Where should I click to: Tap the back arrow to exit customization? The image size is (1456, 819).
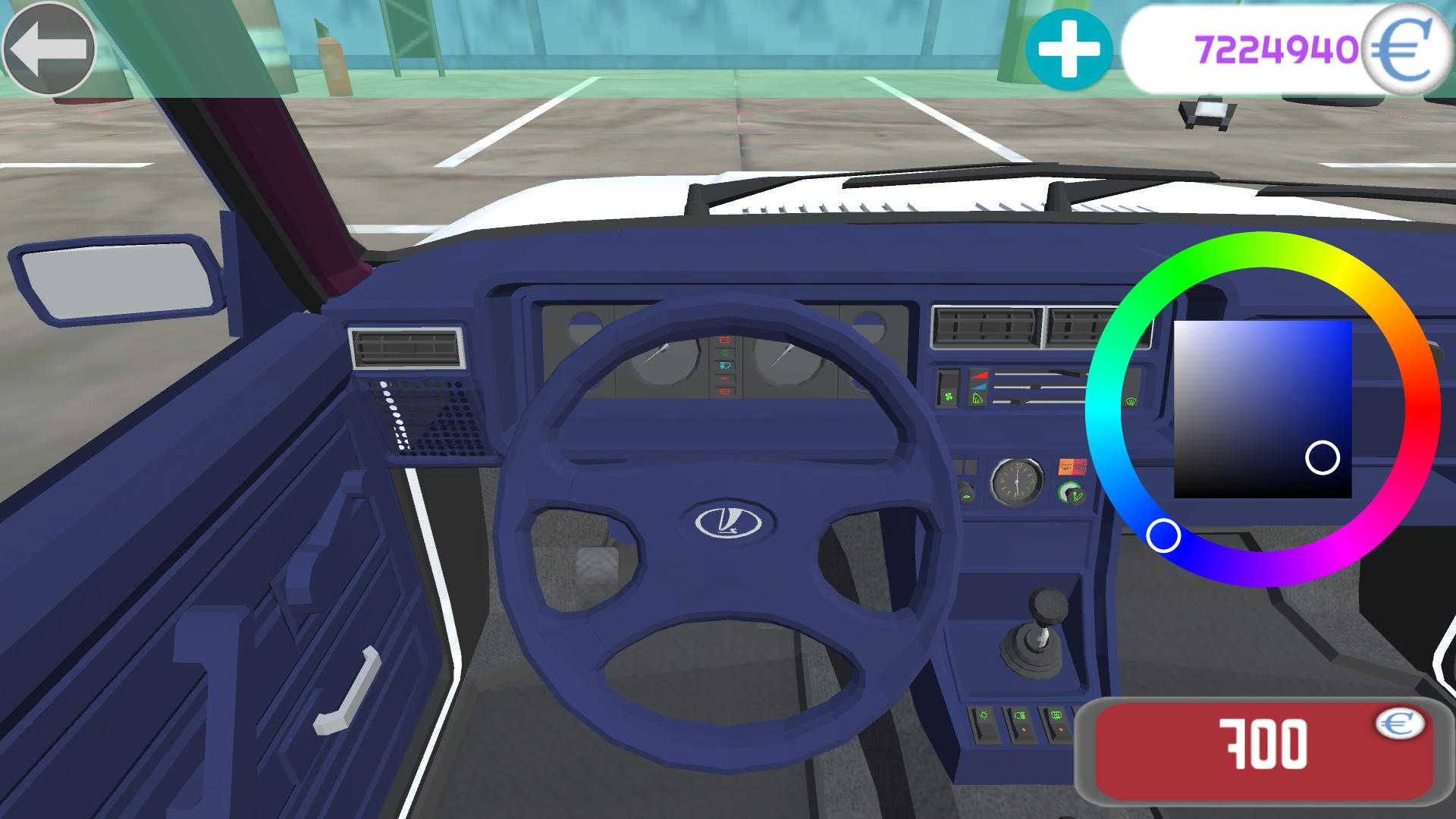(49, 49)
